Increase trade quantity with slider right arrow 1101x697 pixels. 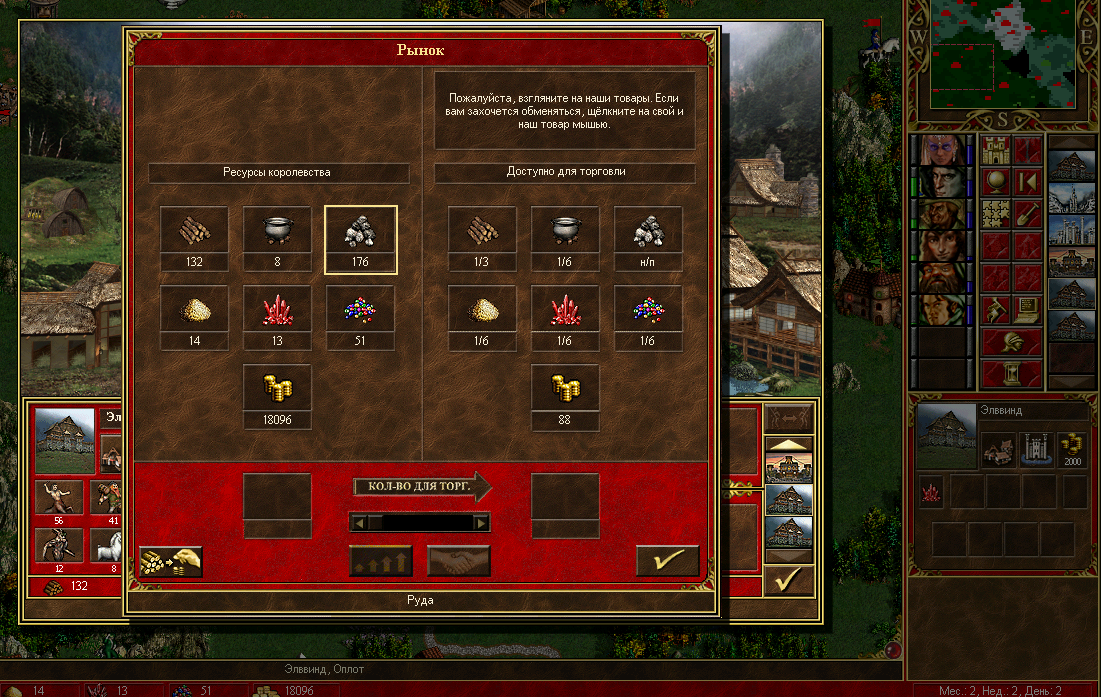[482, 522]
